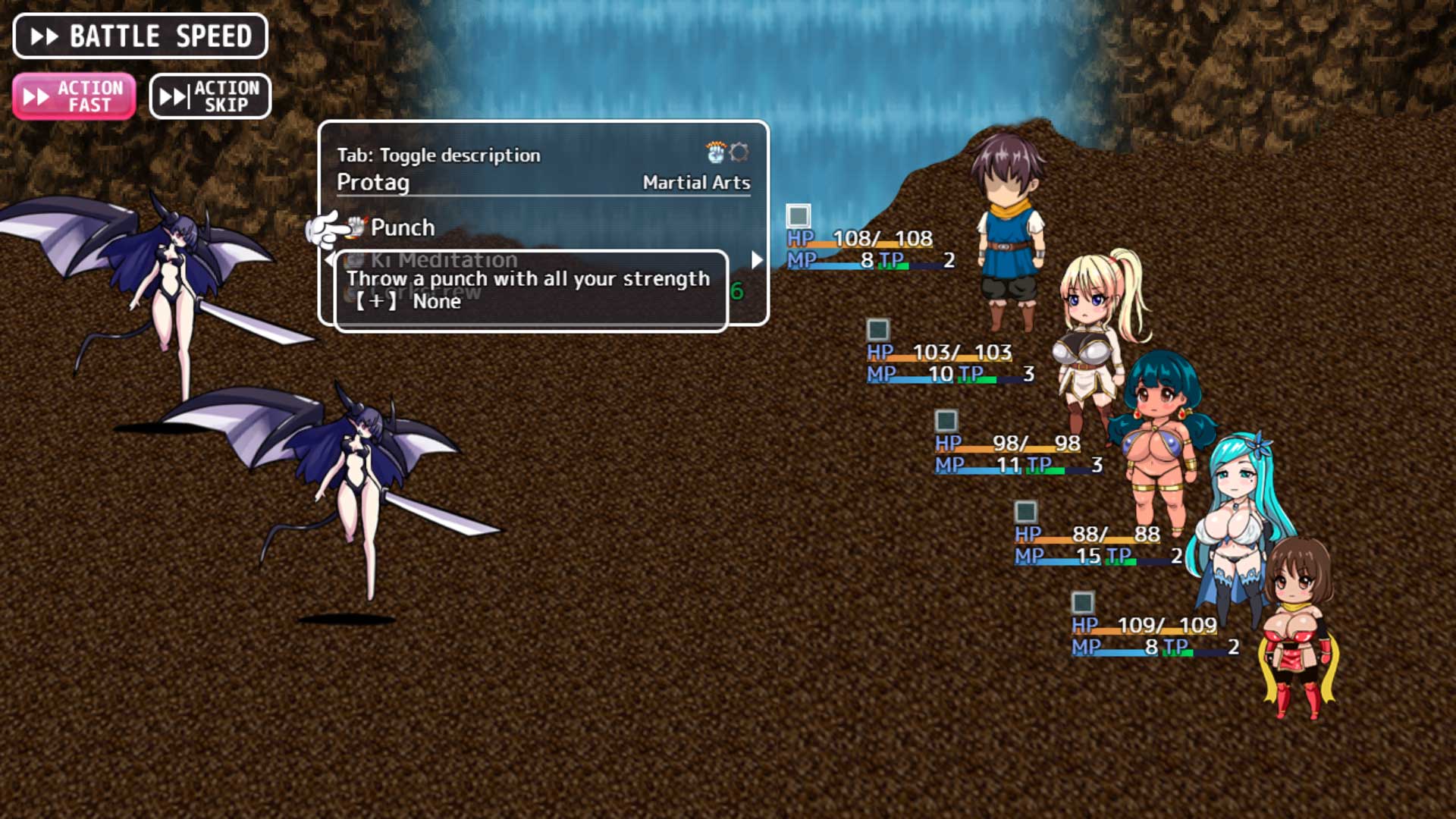Choose the dimmed Ki Meditation skill
This screenshot has width=1456, height=819.
pyautogui.click(x=443, y=259)
